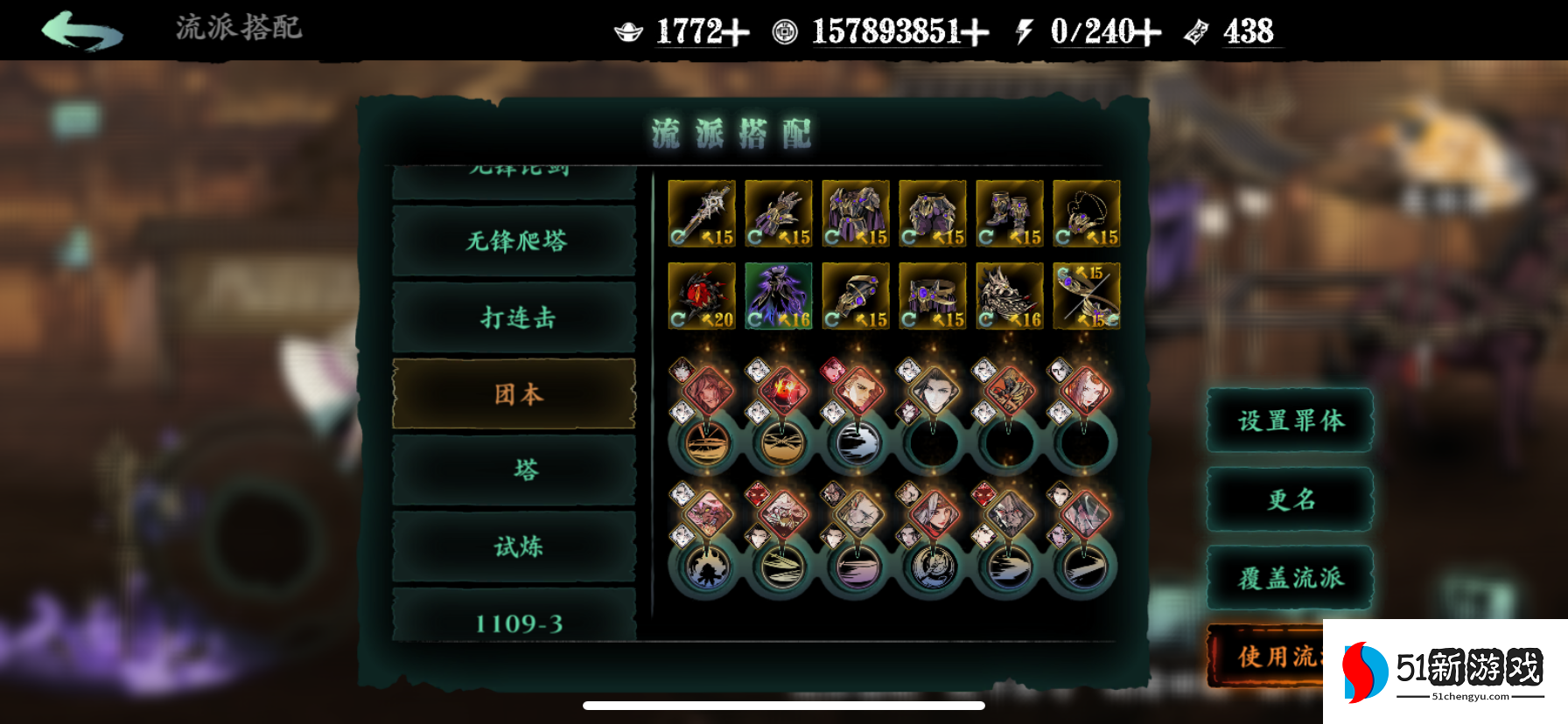Overwrite build using 覆盖流派
The image size is (1568, 724).
pyautogui.click(x=1290, y=577)
